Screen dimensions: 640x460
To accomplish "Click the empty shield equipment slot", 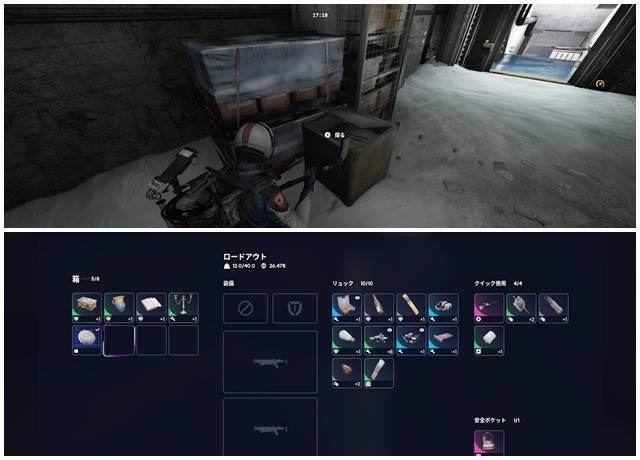I will point(294,308).
